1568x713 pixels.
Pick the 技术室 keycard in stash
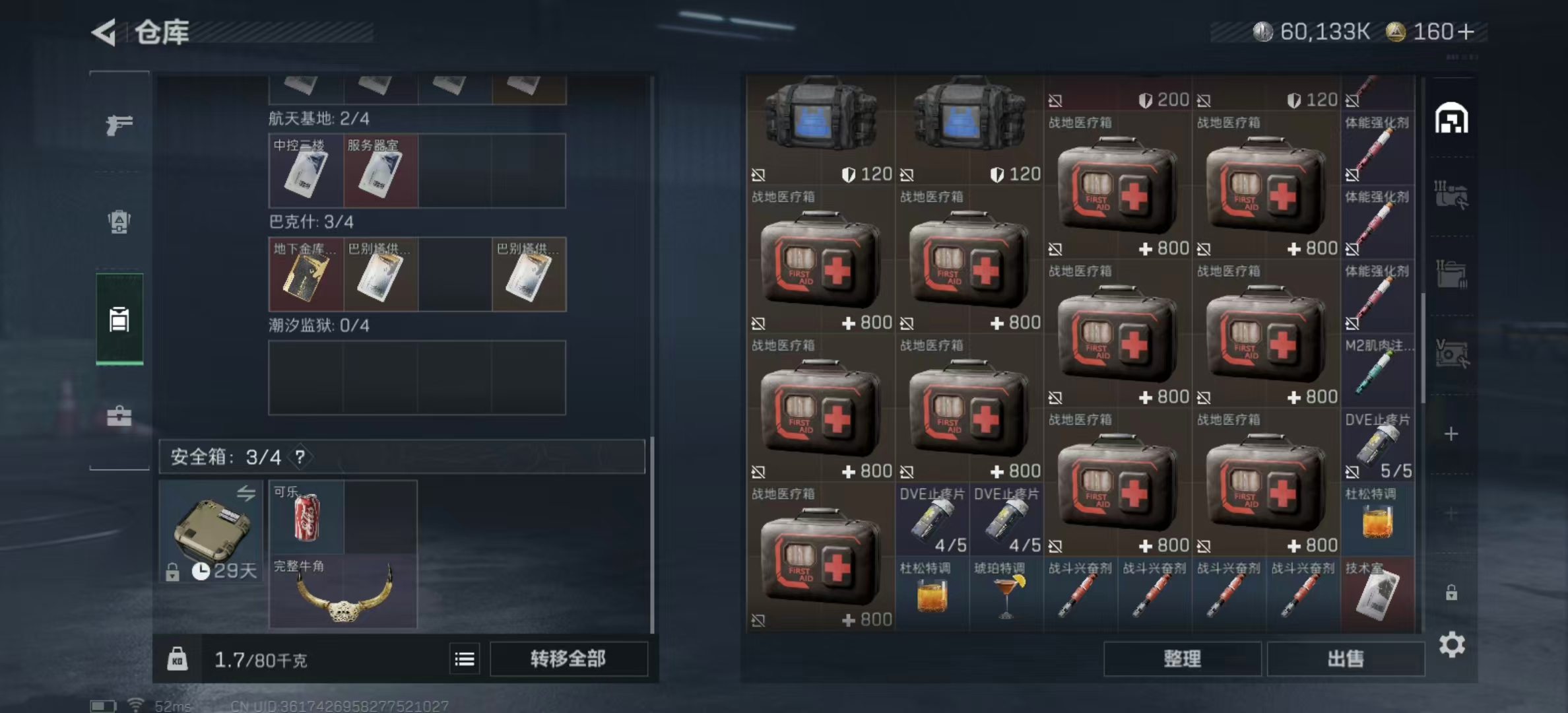coord(1377,593)
